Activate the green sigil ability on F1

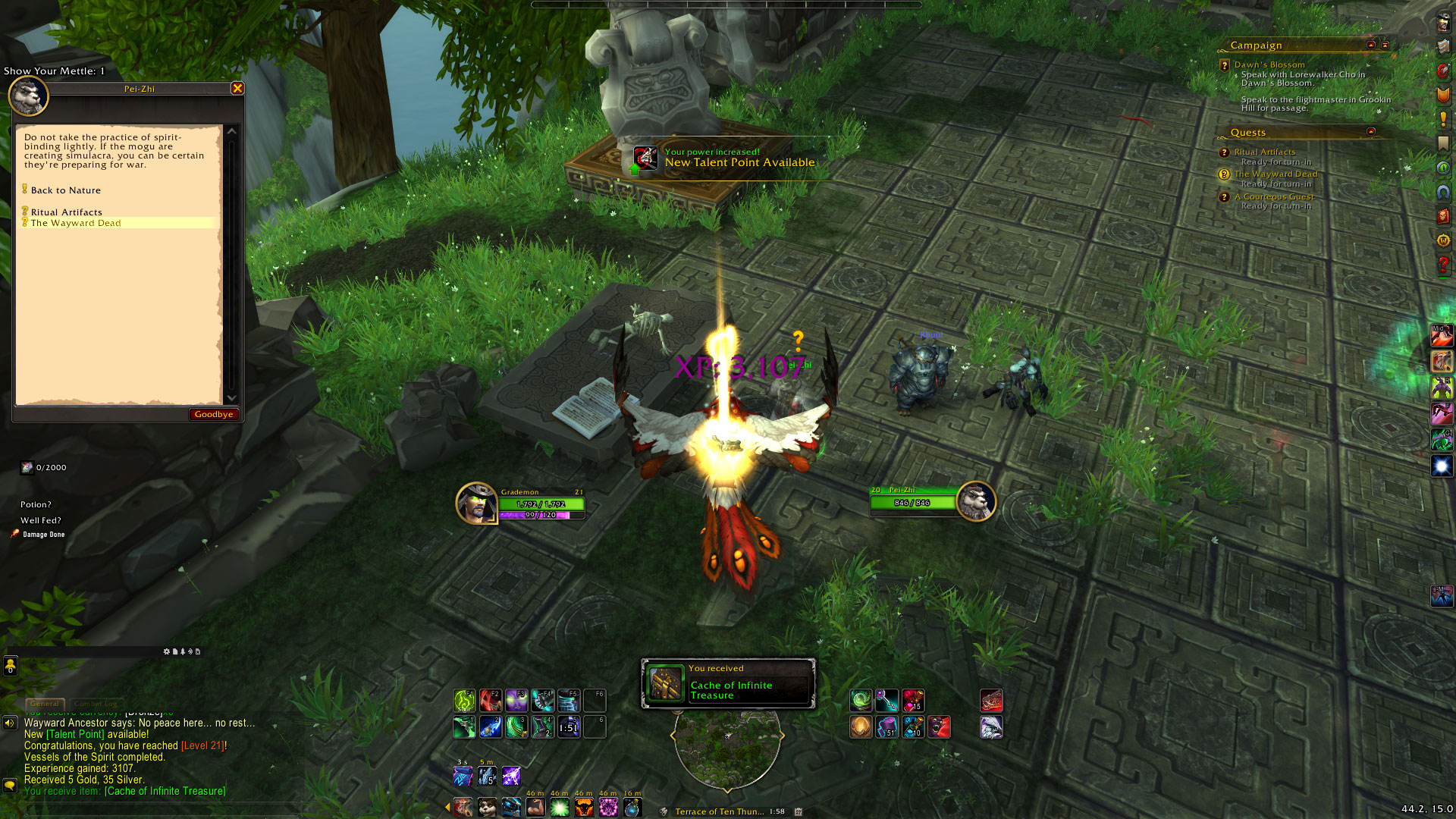464,701
